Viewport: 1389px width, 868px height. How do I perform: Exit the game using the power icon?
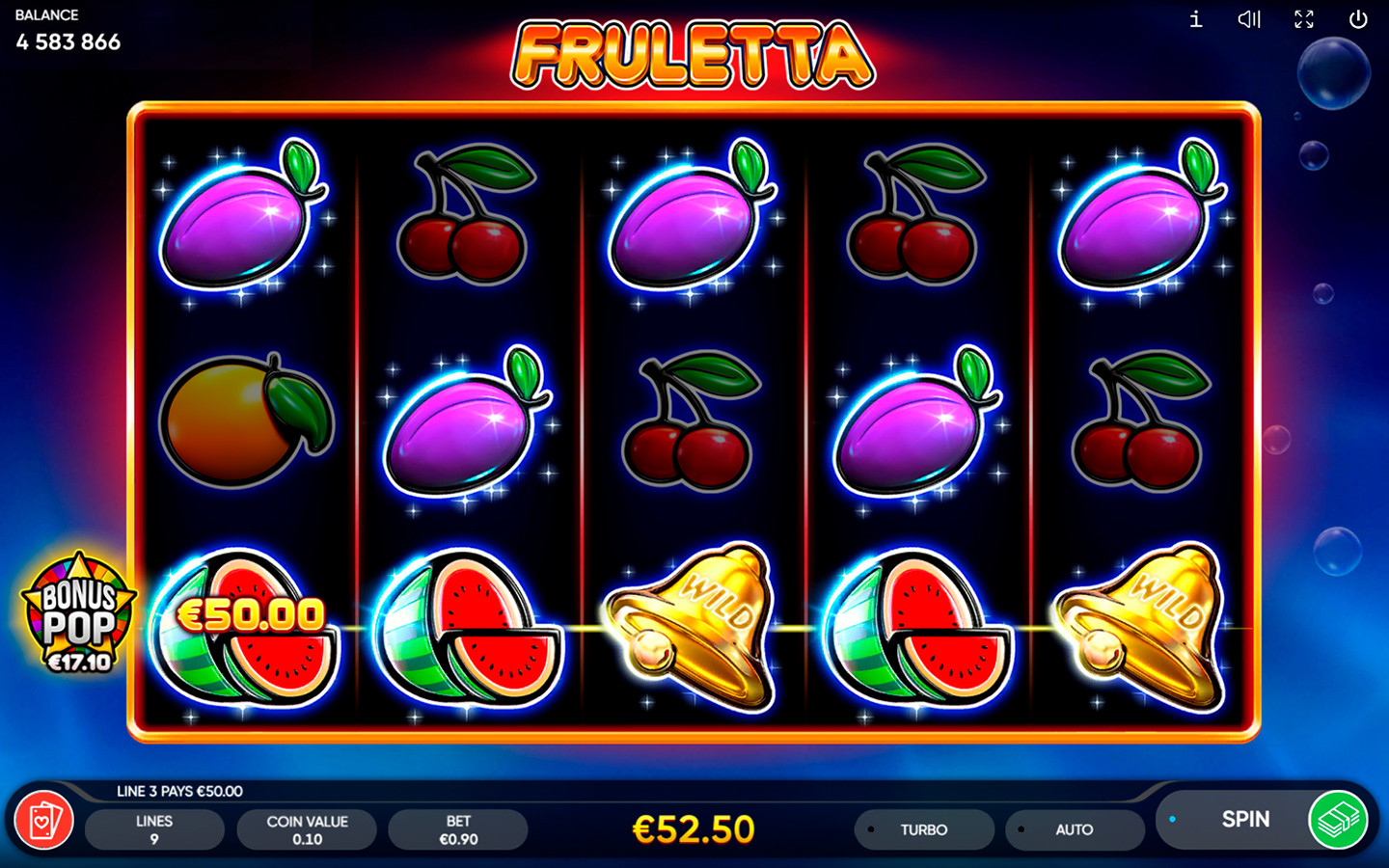coord(1358,19)
